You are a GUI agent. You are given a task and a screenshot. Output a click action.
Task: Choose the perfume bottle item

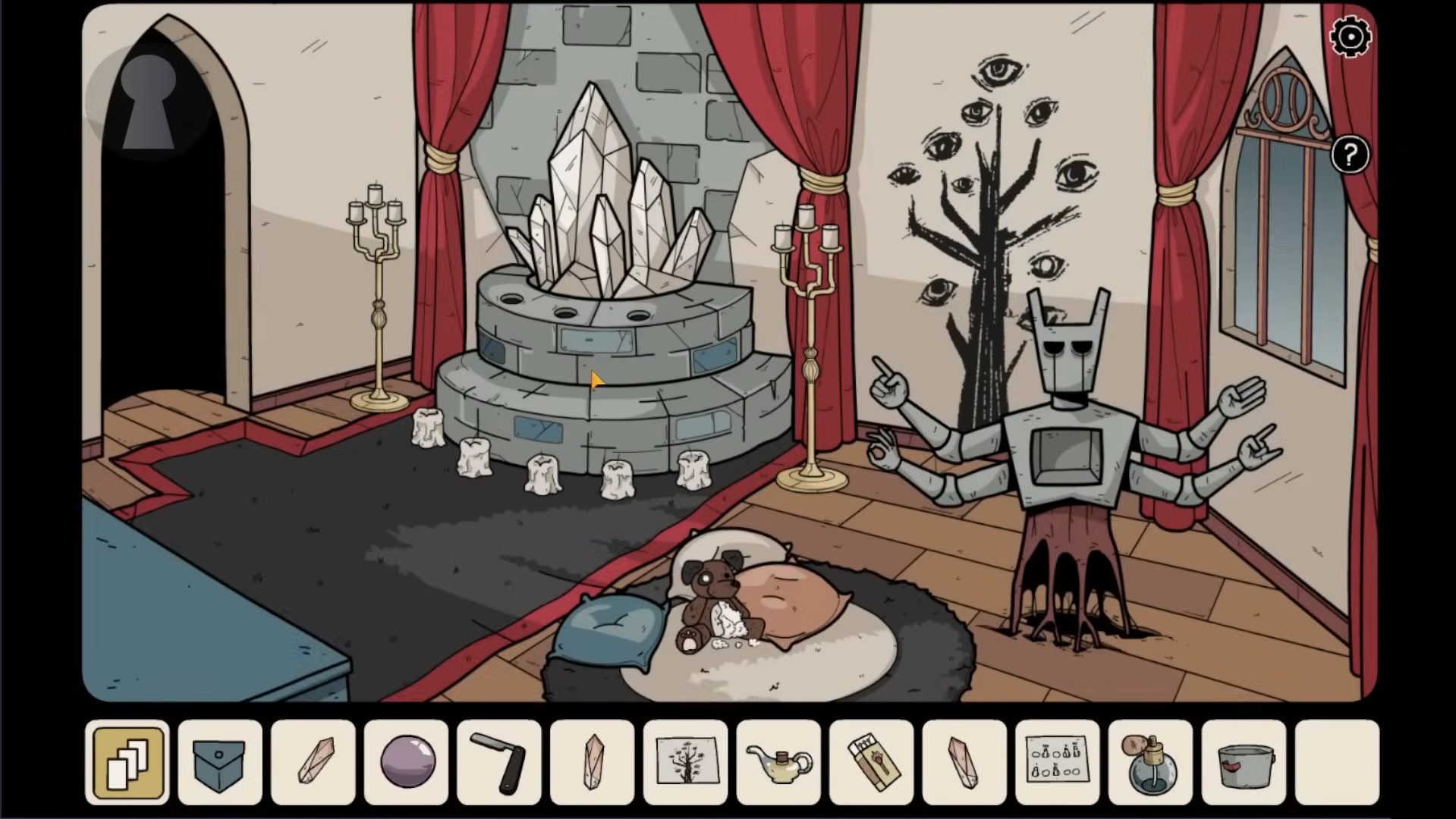pyautogui.click(x=1150, y=761)
